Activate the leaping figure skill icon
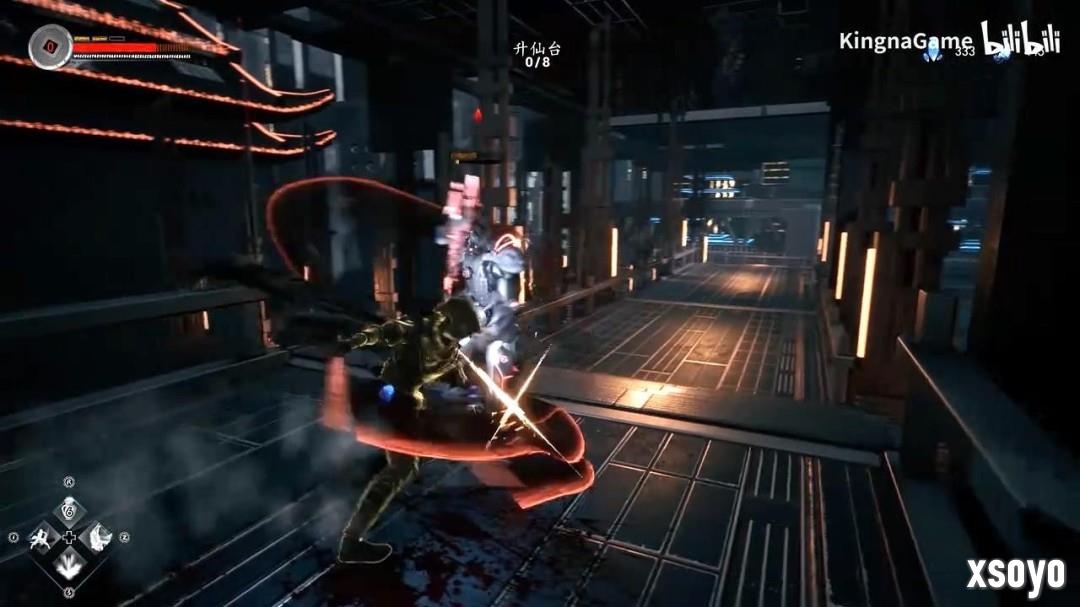1080x607 pixels. click(42, 538)
